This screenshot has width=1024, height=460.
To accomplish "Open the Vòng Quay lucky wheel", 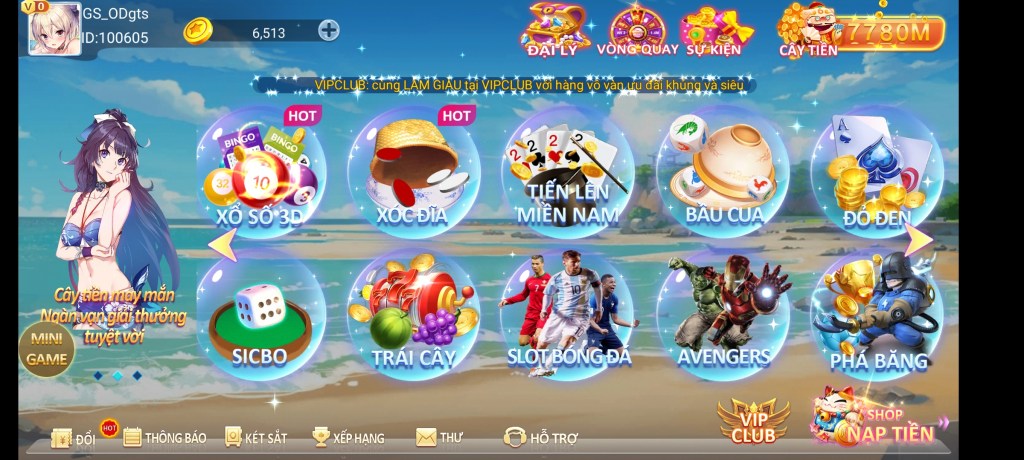I will pos(637,30).
